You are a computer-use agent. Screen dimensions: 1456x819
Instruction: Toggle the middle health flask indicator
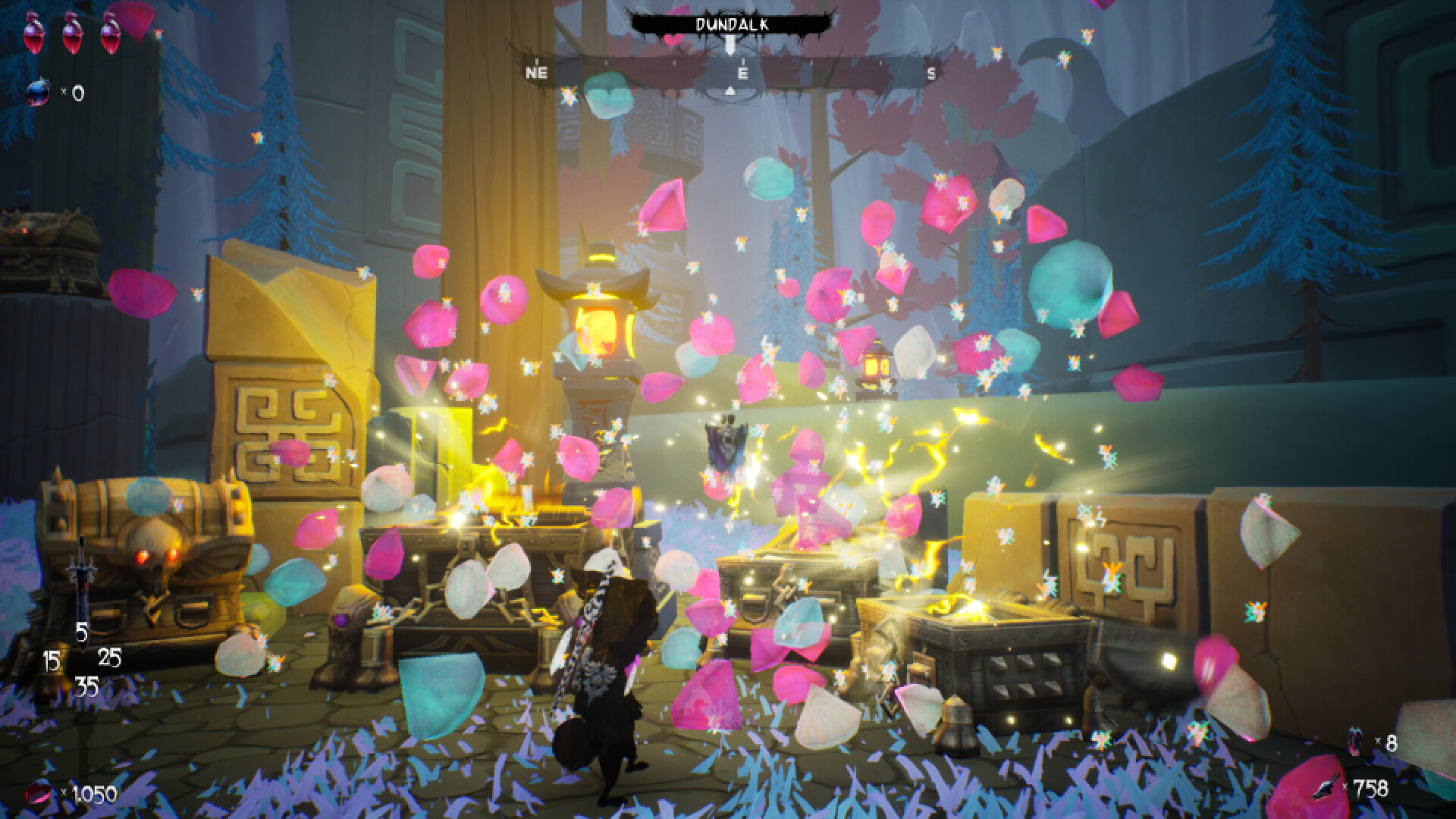click(x=72, y=34)
